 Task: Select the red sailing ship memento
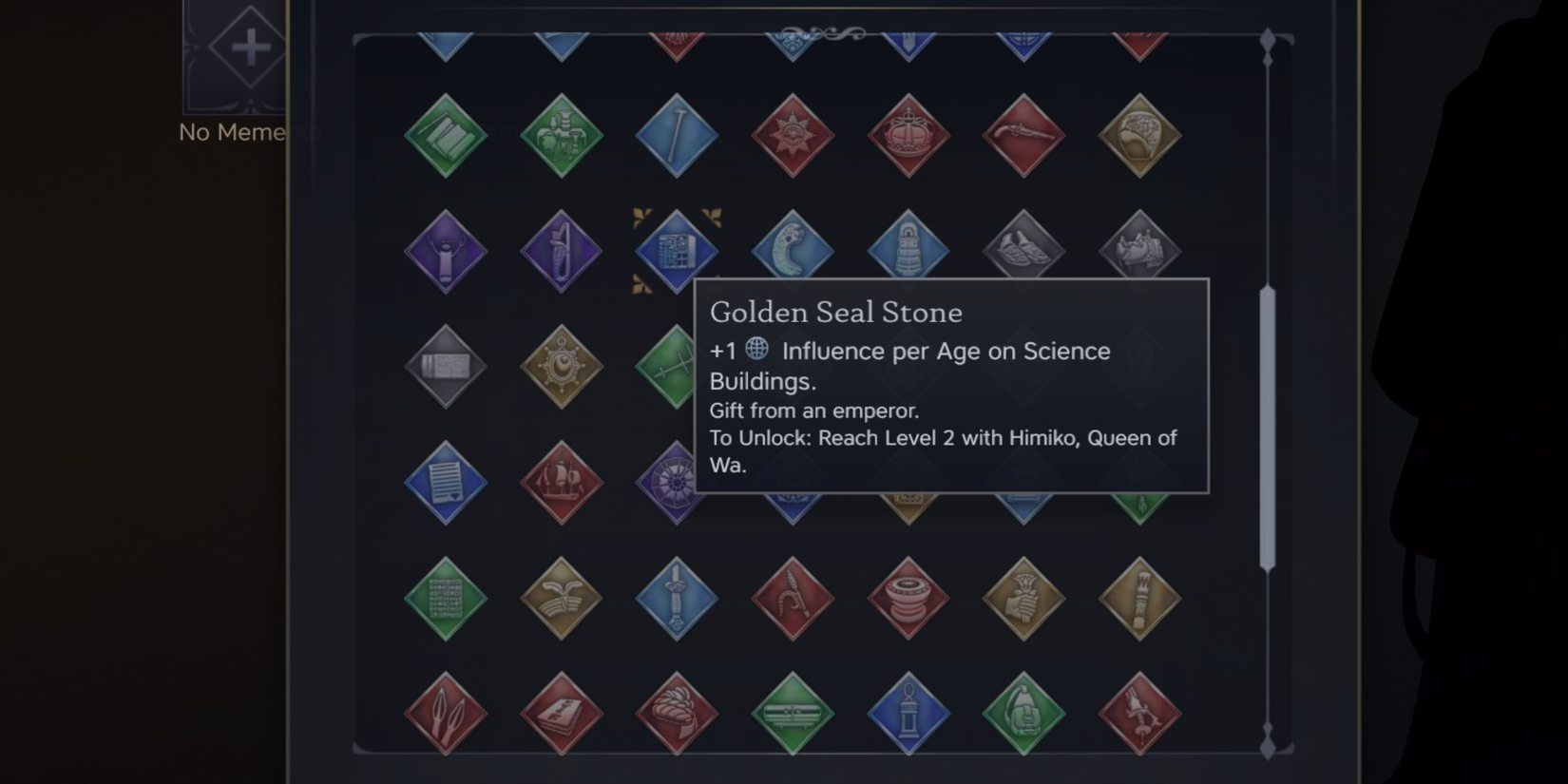point(561,483)
